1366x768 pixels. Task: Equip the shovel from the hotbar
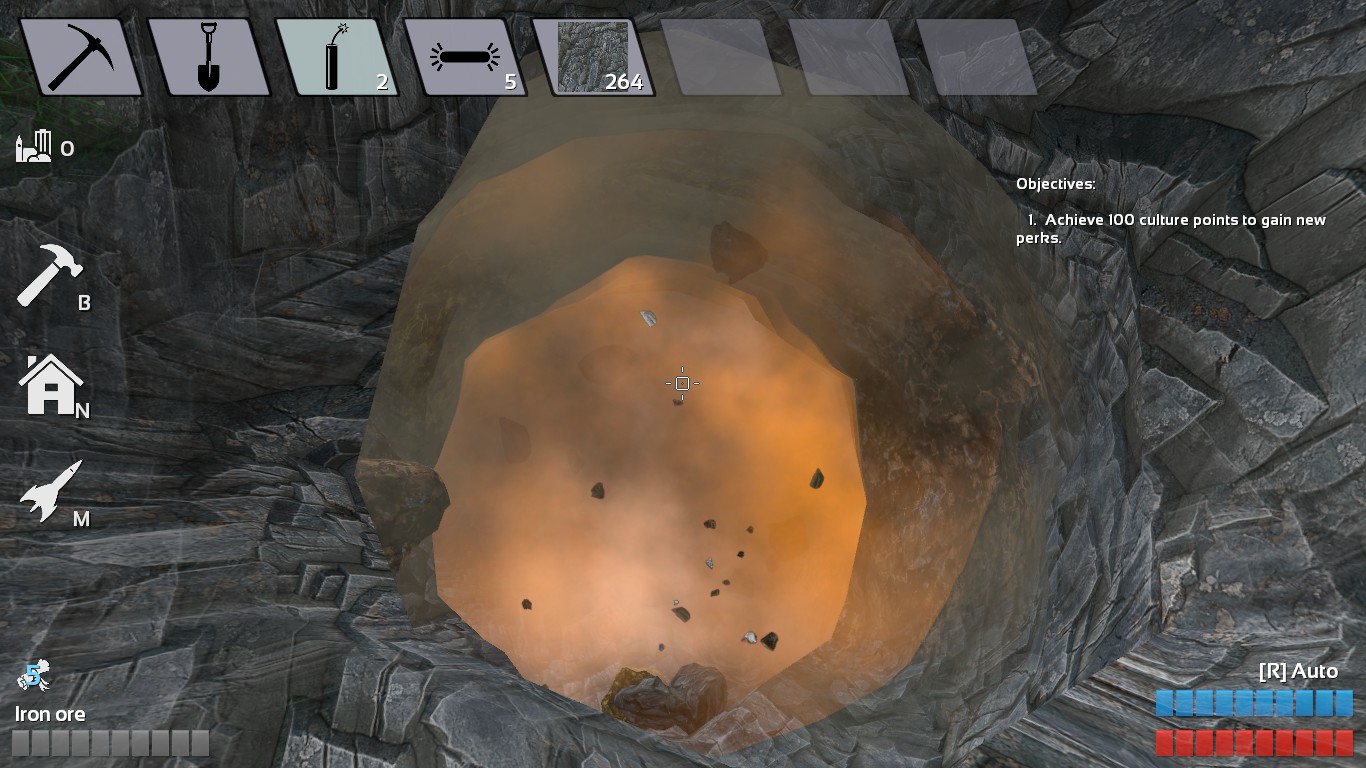coord(208,57)
